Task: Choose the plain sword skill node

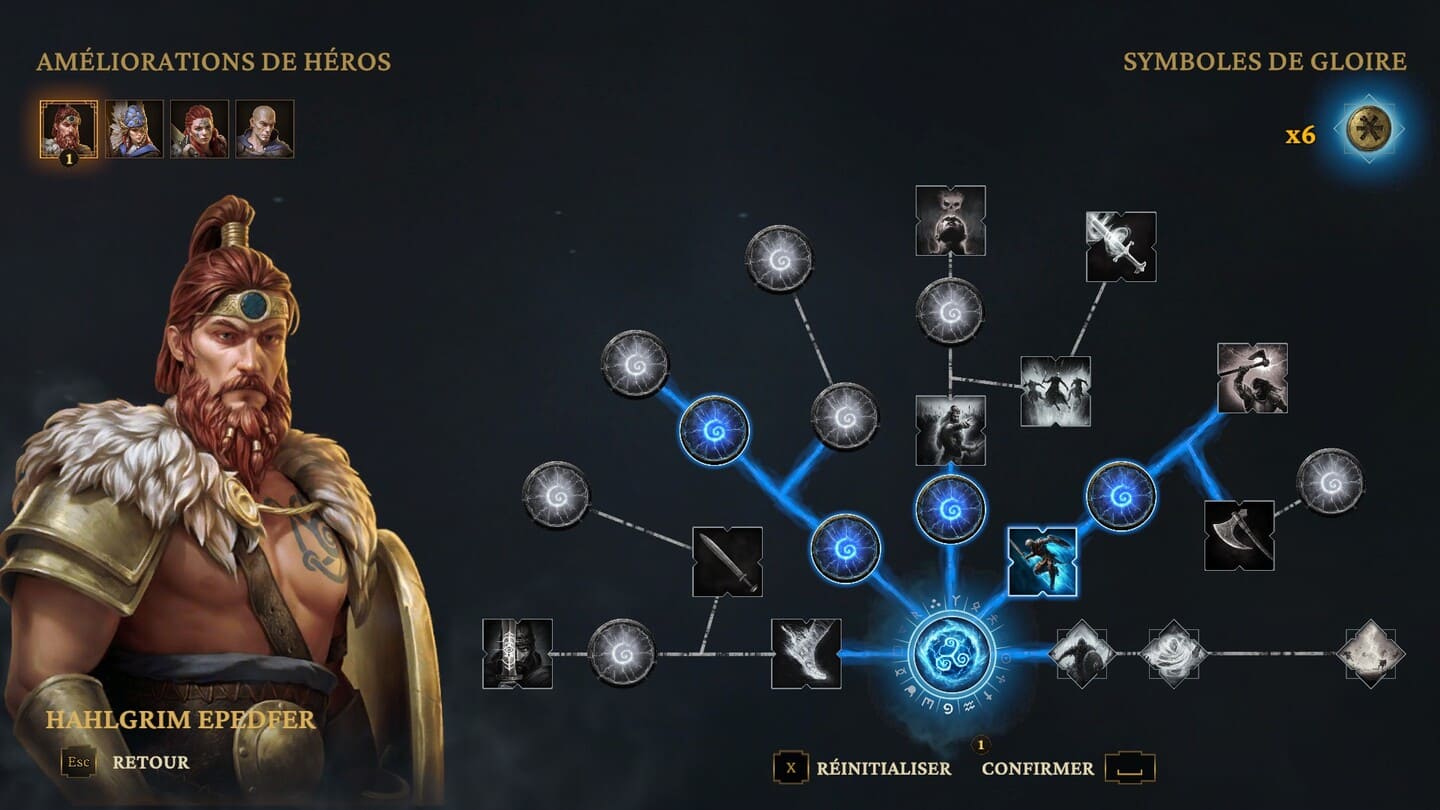Action: pyautogui.click(x=727, y=562)
